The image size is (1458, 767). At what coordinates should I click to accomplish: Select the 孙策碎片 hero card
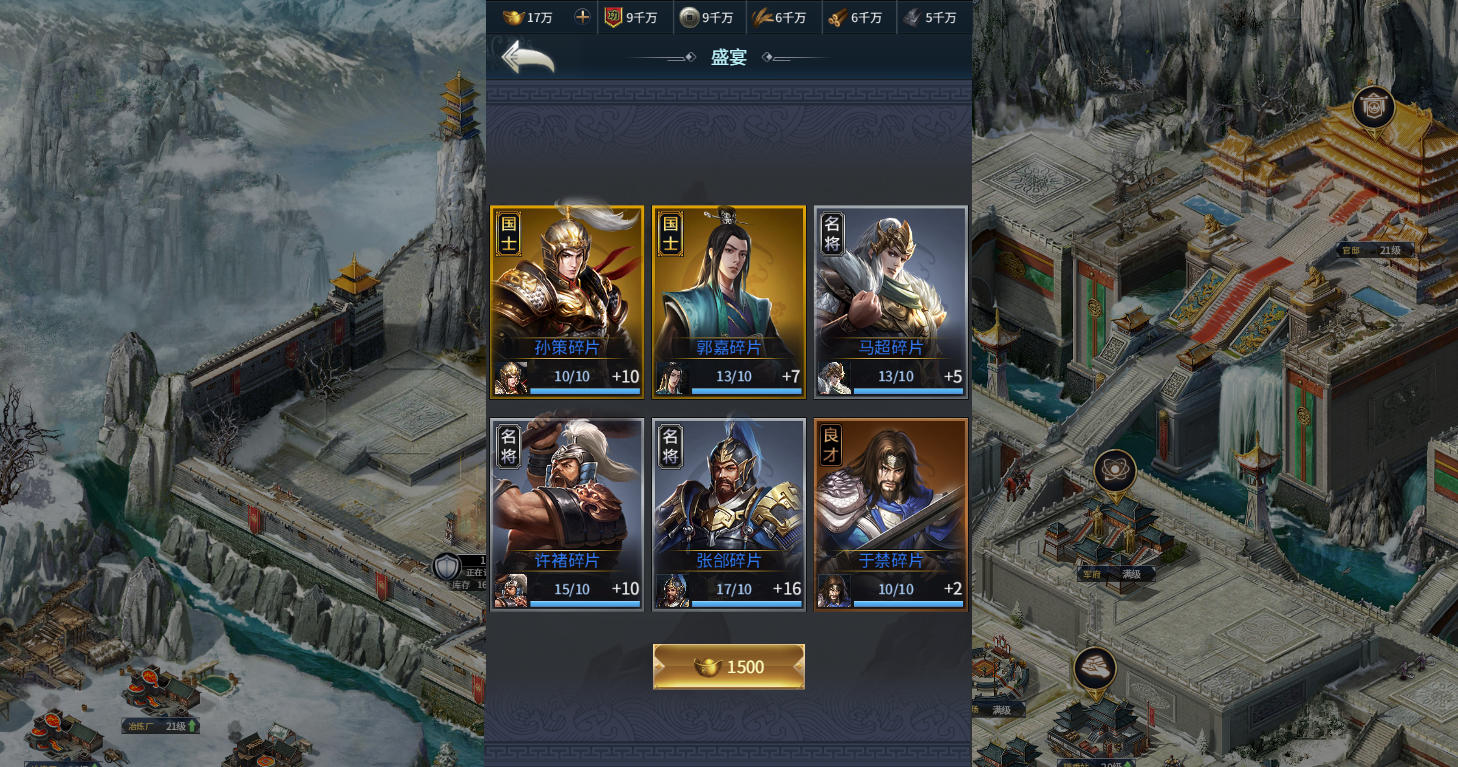point(567,300)
